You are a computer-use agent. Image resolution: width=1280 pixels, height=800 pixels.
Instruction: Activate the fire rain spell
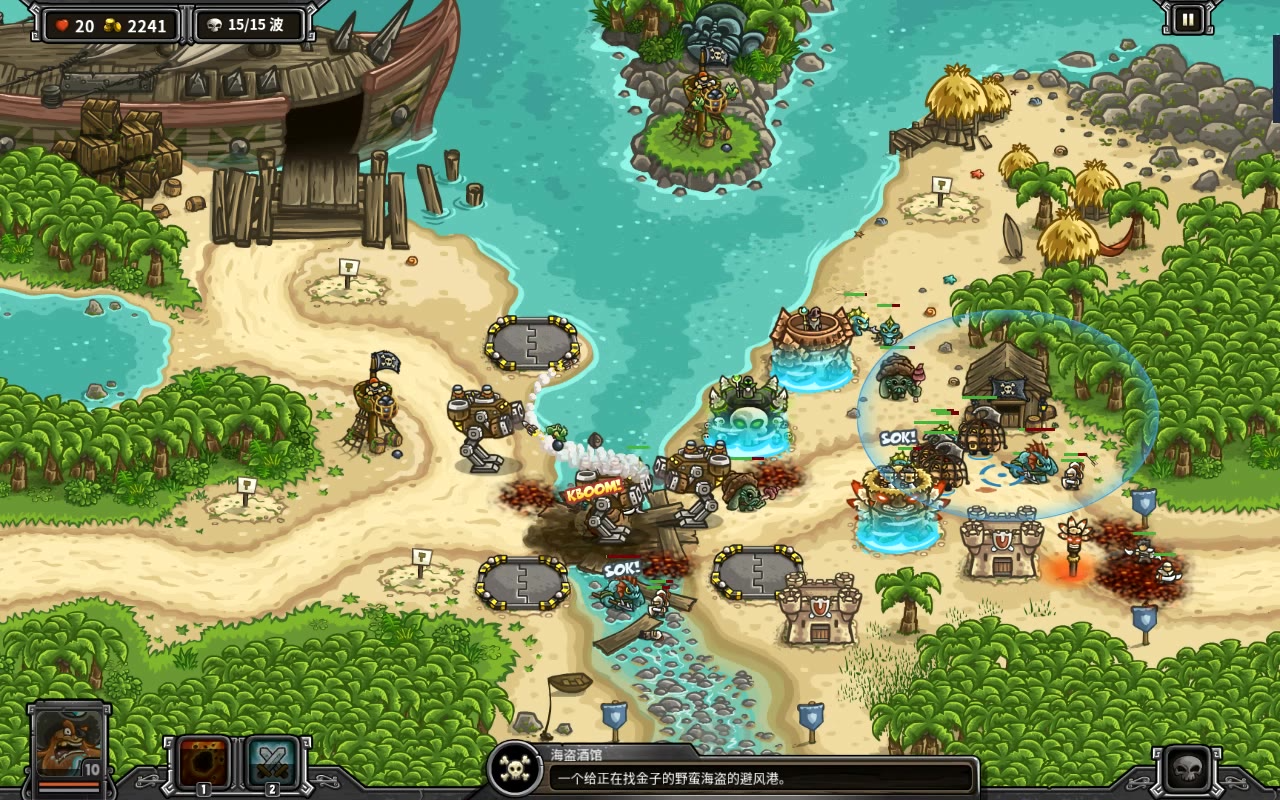203,764
